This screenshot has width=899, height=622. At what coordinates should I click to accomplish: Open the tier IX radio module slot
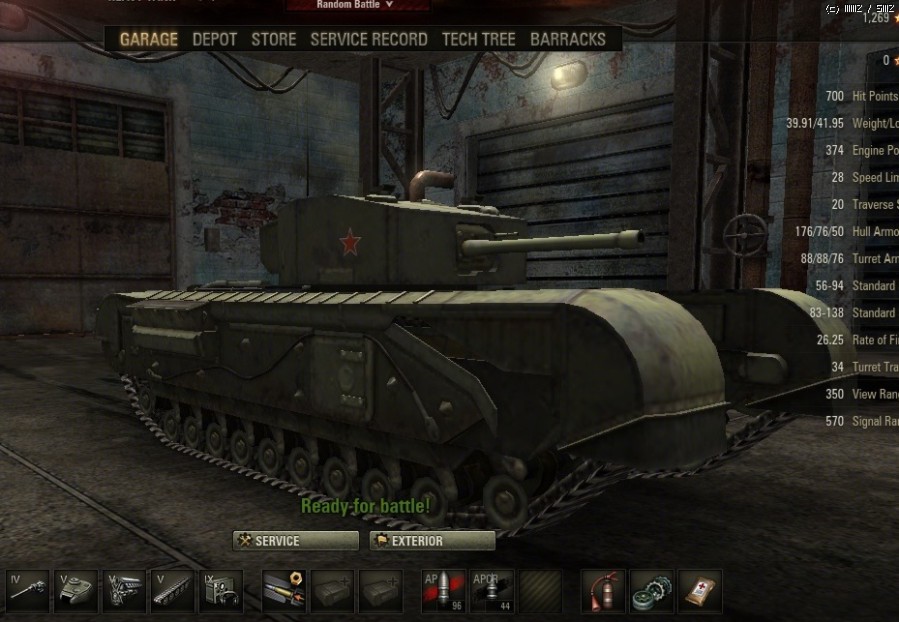[221, 591]
